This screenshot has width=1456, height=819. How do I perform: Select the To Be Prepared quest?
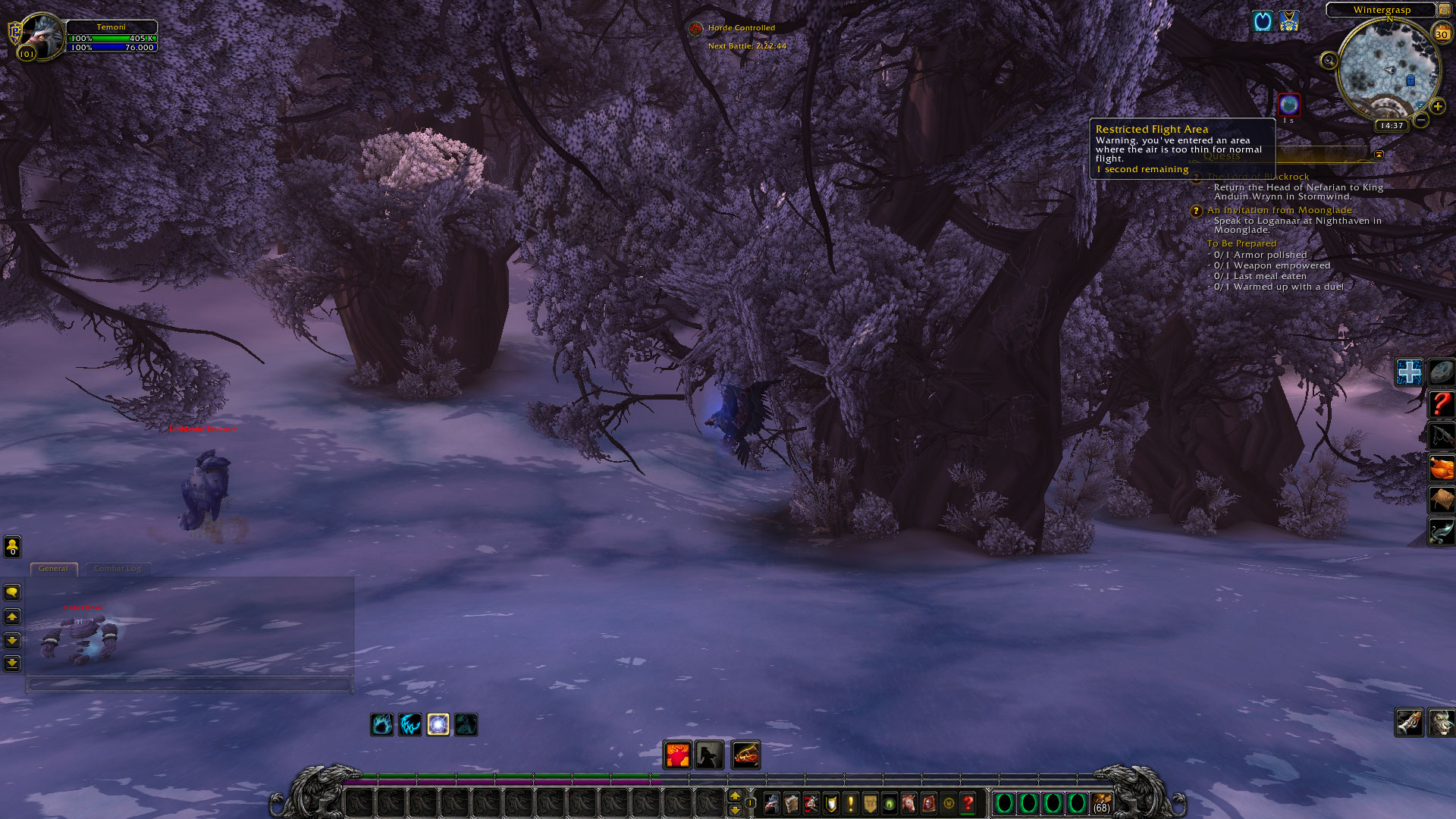pyautogui.click(x=1241, y=243)
